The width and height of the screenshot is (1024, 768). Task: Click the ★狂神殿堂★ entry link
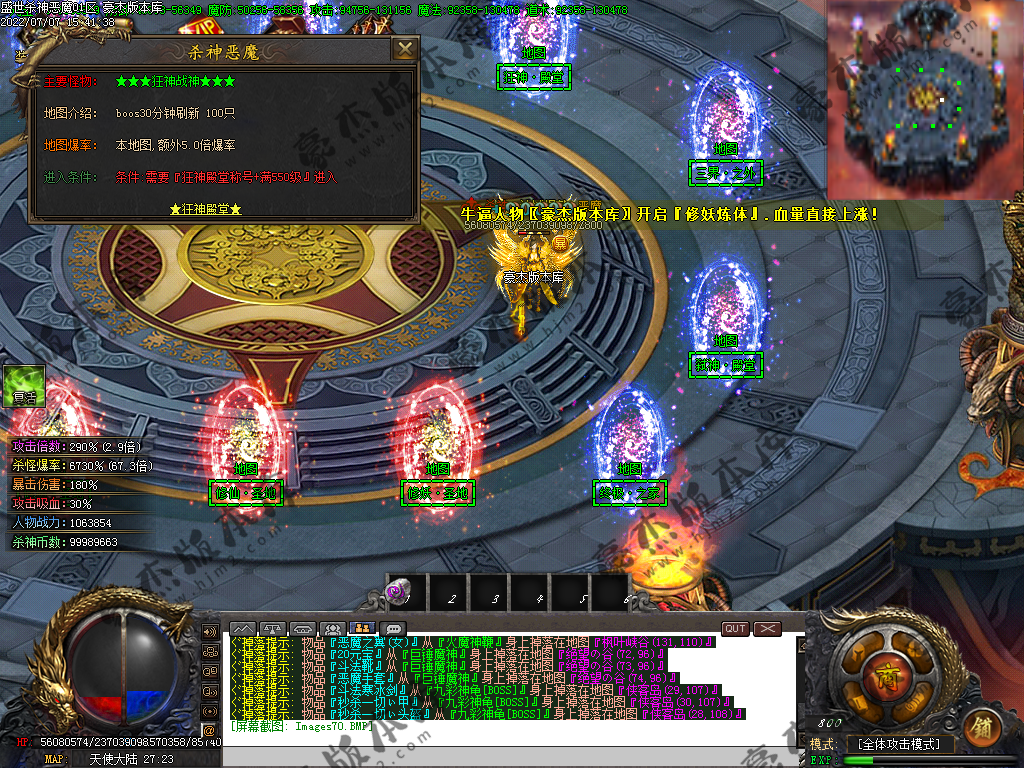(205, 210)
